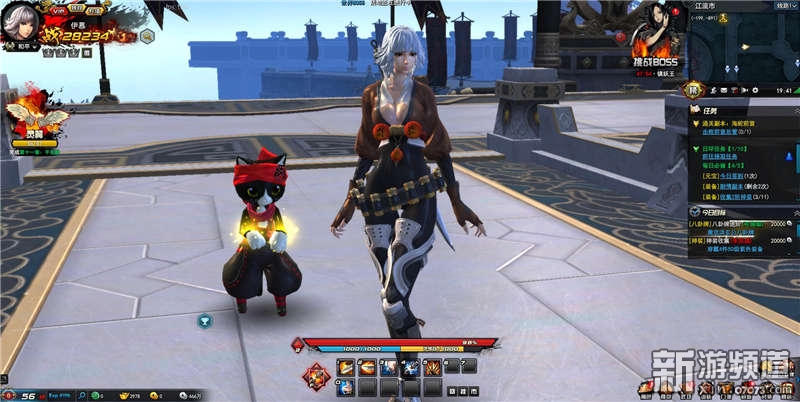The image size is (800, 402).
Task: Open the 任务 quest tracker header
Action: click(x=708, y=112)
